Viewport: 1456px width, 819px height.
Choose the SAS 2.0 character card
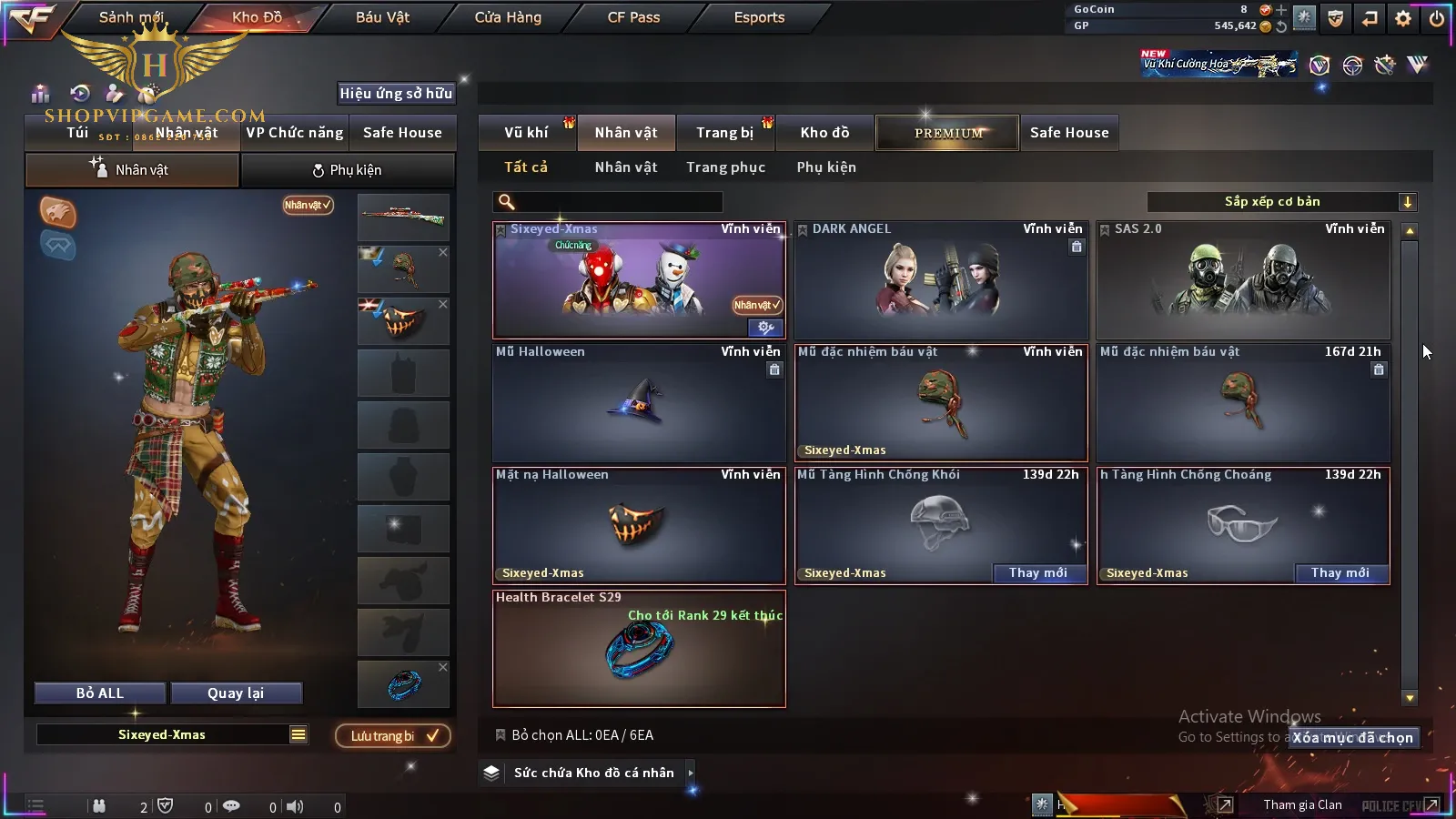click(1243, 280)
